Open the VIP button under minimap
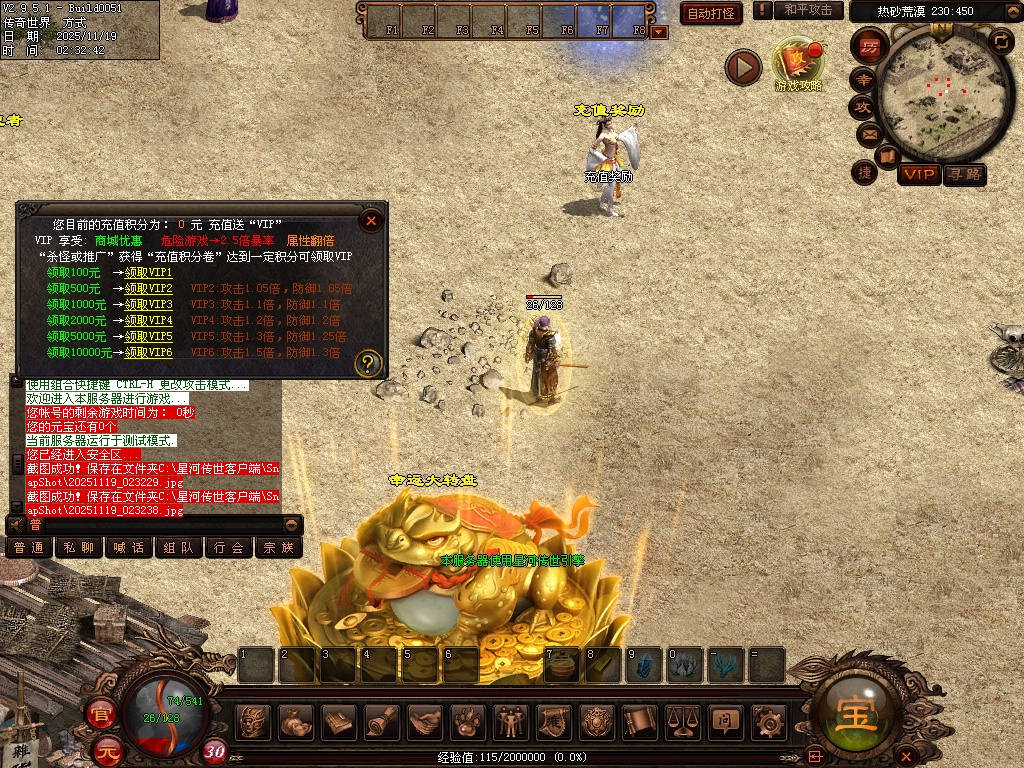The height and width of the screenshot is (768, 1024). click(x=918, y=174)
